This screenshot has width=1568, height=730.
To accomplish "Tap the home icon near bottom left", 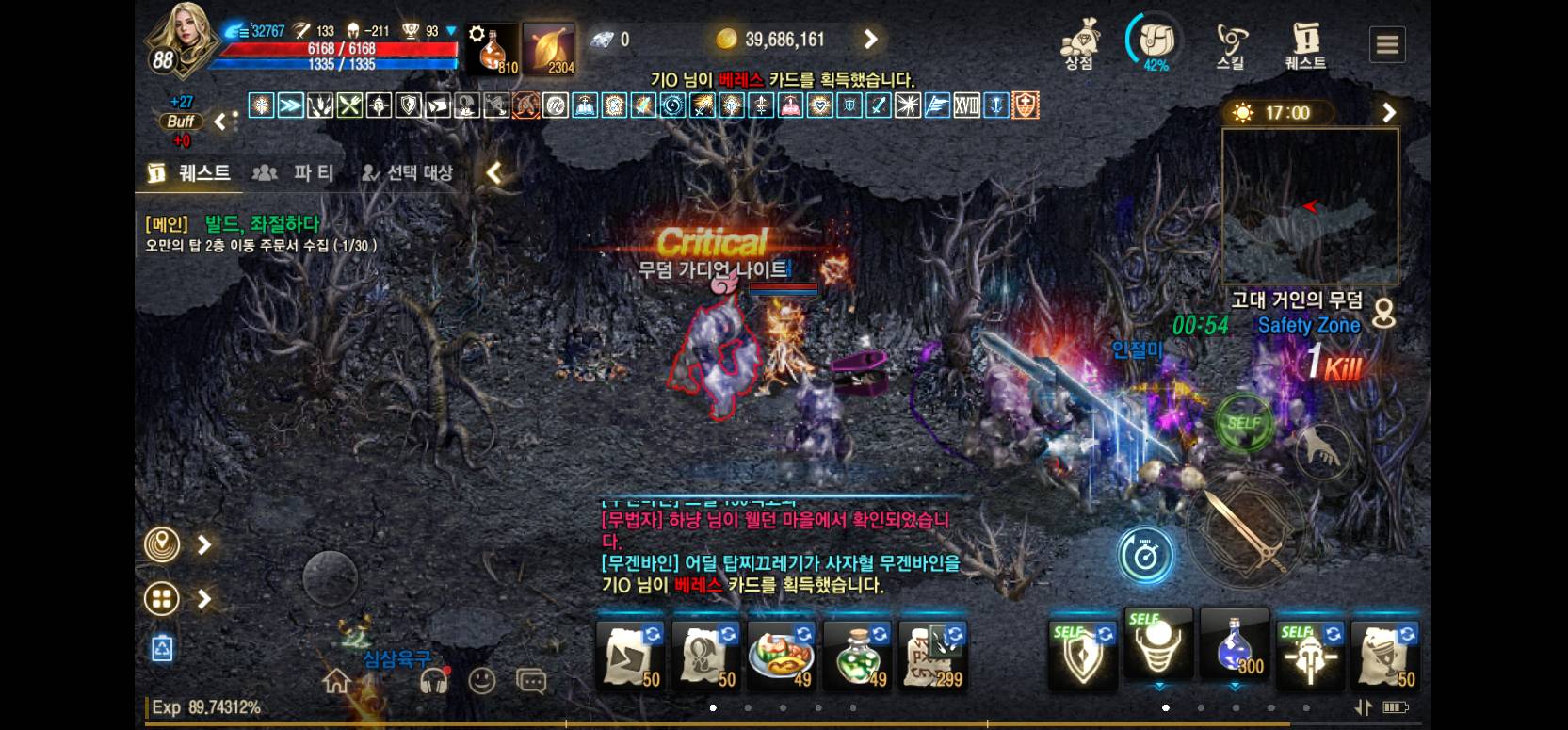I will pos(336,680).
